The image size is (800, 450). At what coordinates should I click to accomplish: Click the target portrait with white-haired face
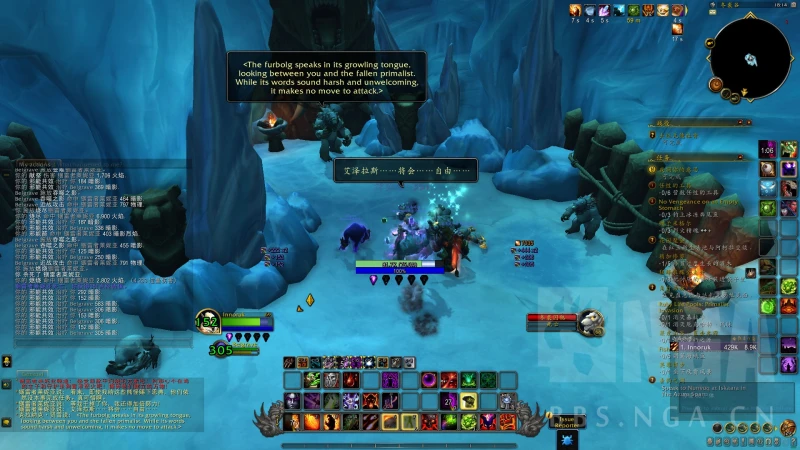[591, 320]
